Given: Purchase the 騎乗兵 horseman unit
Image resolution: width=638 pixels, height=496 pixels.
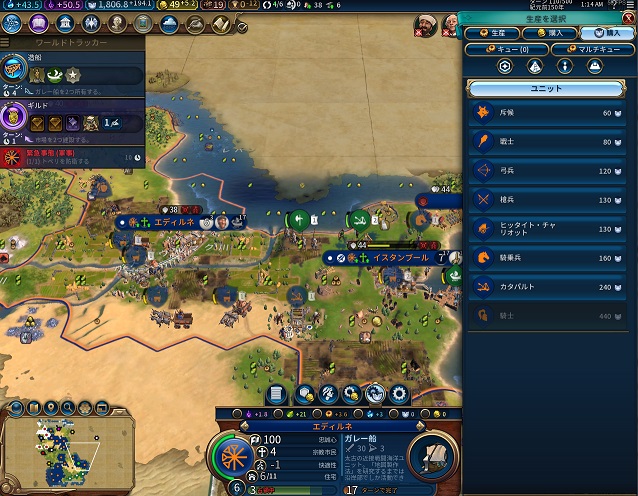Looking at the screenshot, I should pos(548,258).
